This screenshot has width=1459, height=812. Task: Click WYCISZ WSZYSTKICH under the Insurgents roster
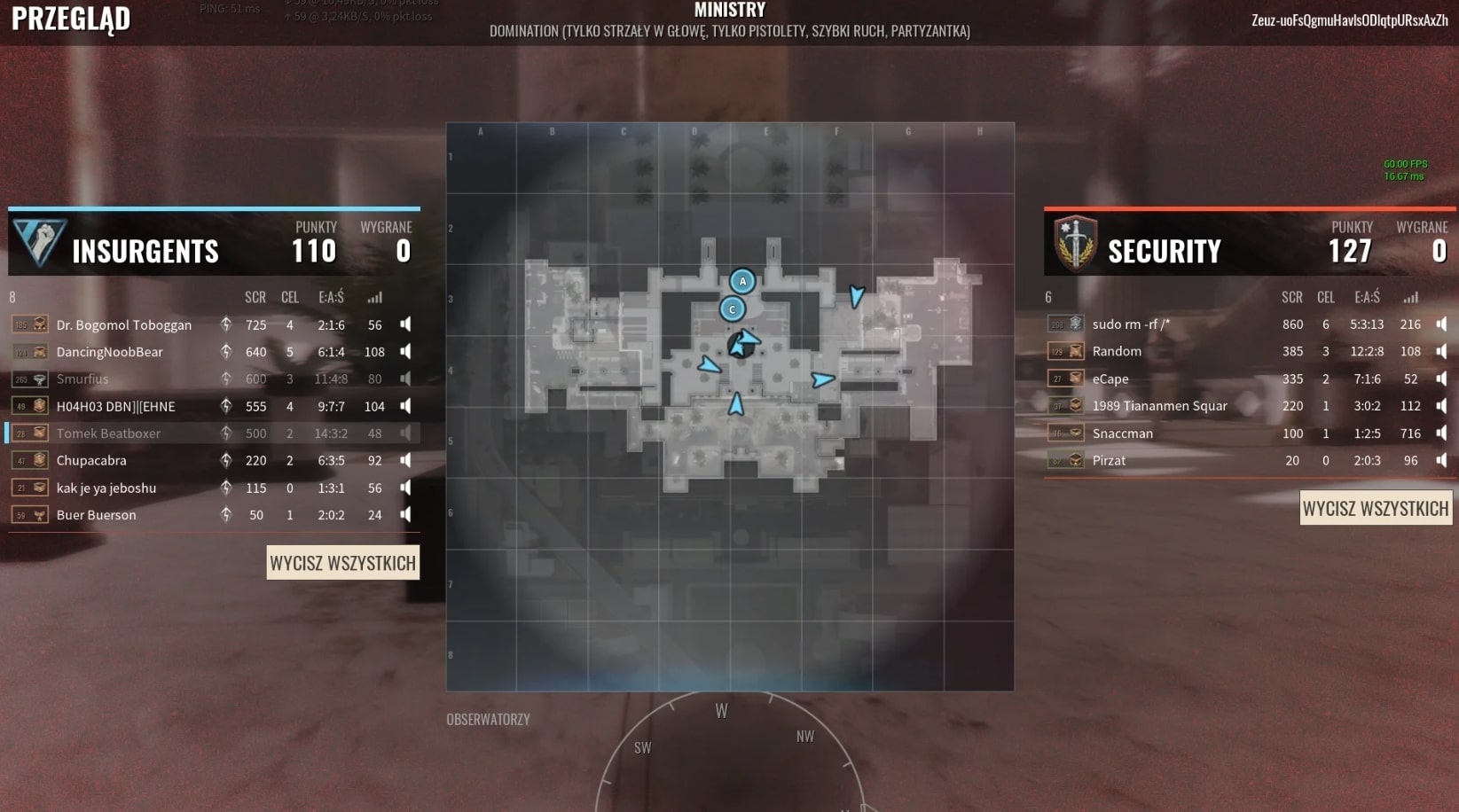(342, 562)
